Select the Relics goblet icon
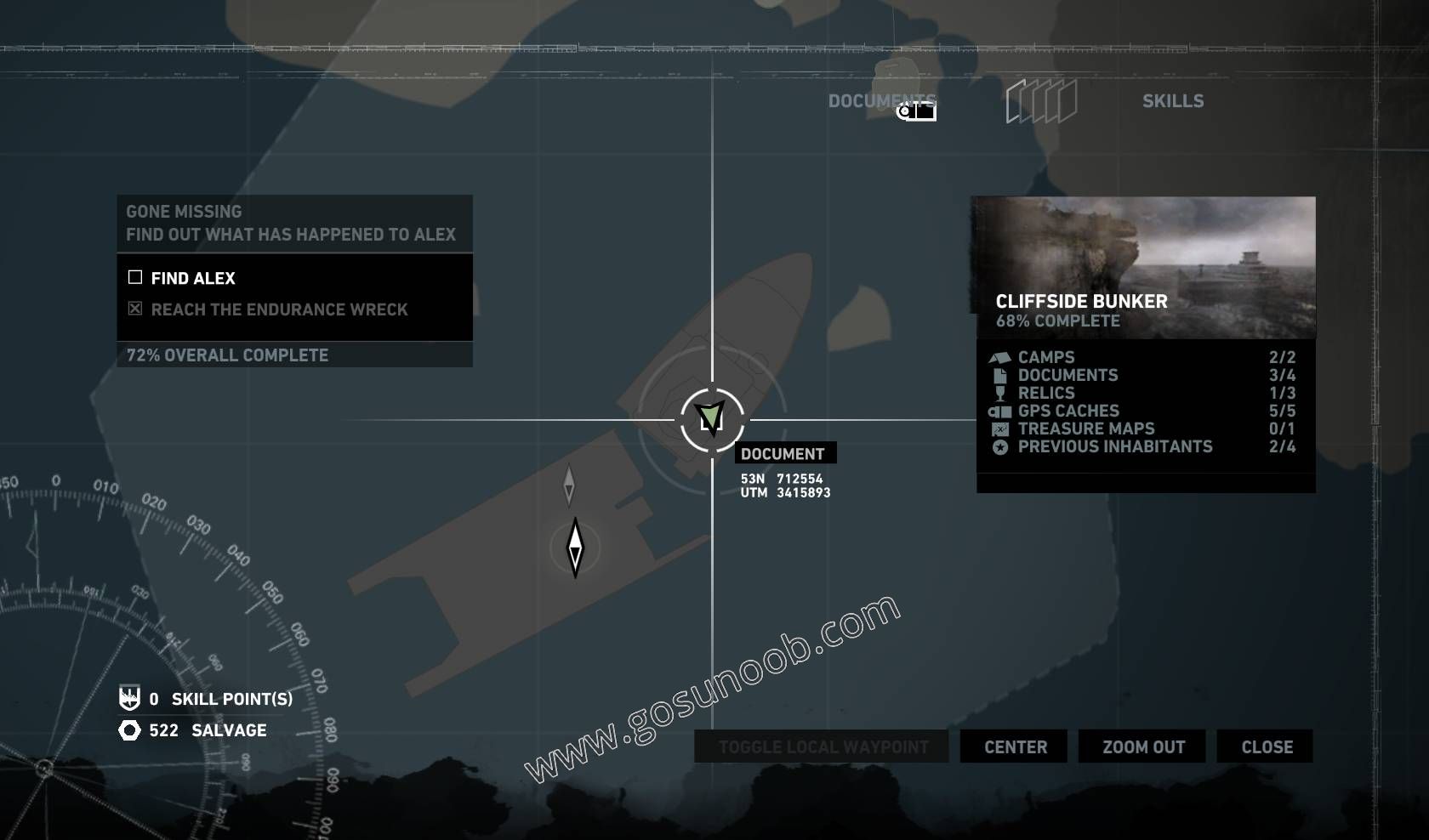This screenshot has width=1429, height=840. [999, 393]
